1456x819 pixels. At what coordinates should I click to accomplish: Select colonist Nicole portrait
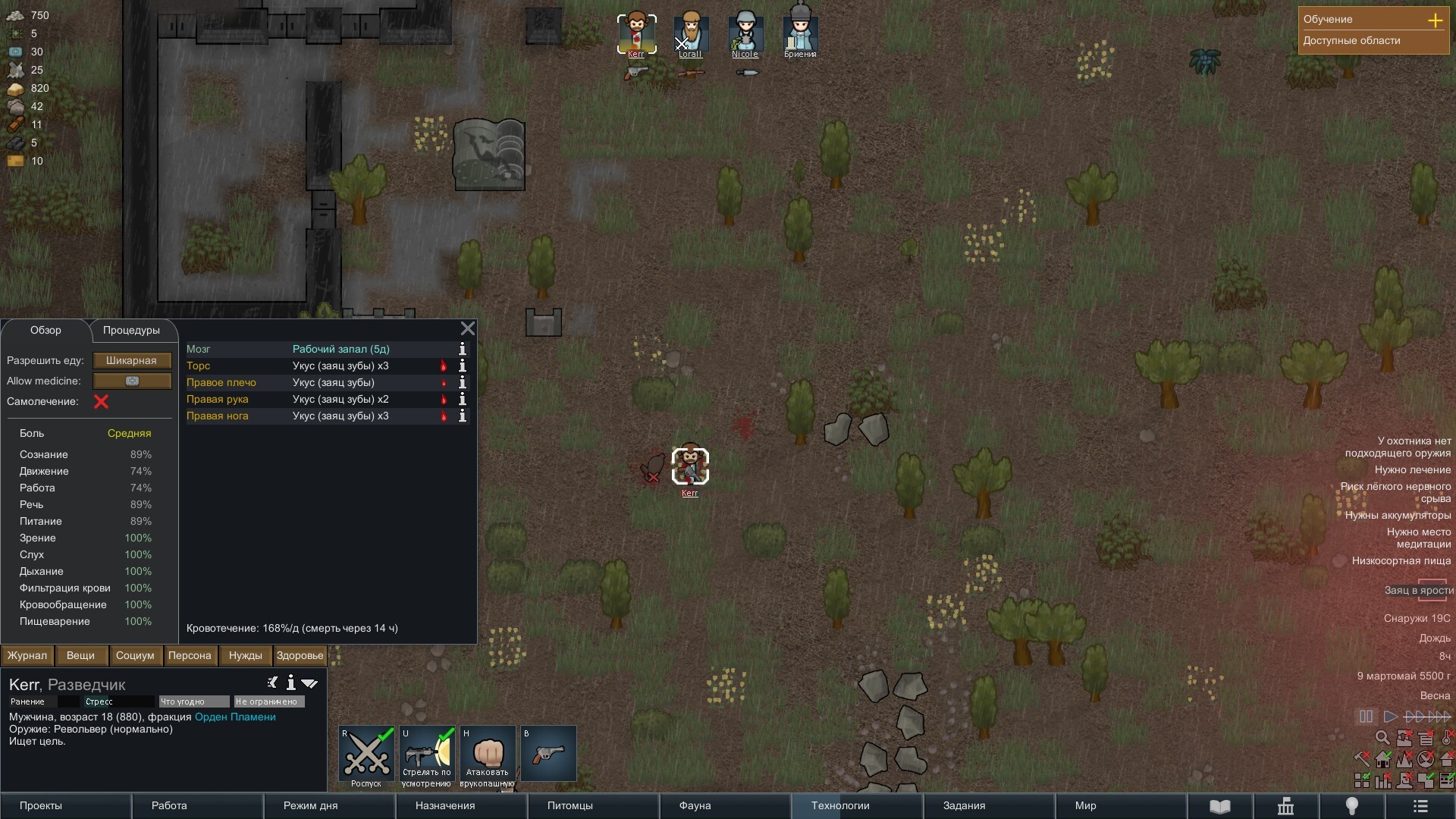pyautogui.click(x=745, y=34)
